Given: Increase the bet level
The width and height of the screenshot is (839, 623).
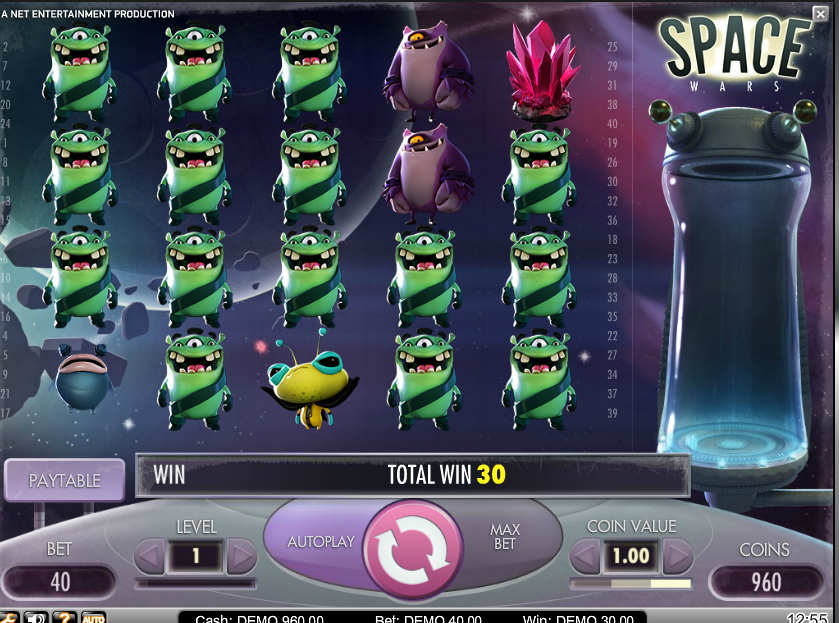Looking at the screenshot, I should (x=241, y=555).
